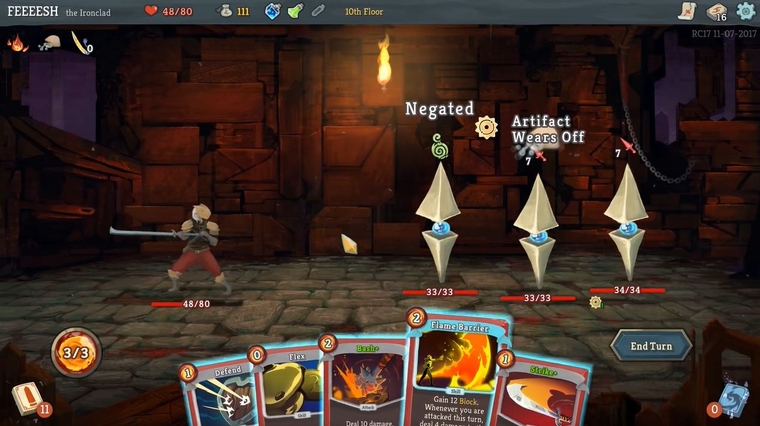Pick the Flame Barrier card
The width and height of the screenshot is (760, 426).
458,370
